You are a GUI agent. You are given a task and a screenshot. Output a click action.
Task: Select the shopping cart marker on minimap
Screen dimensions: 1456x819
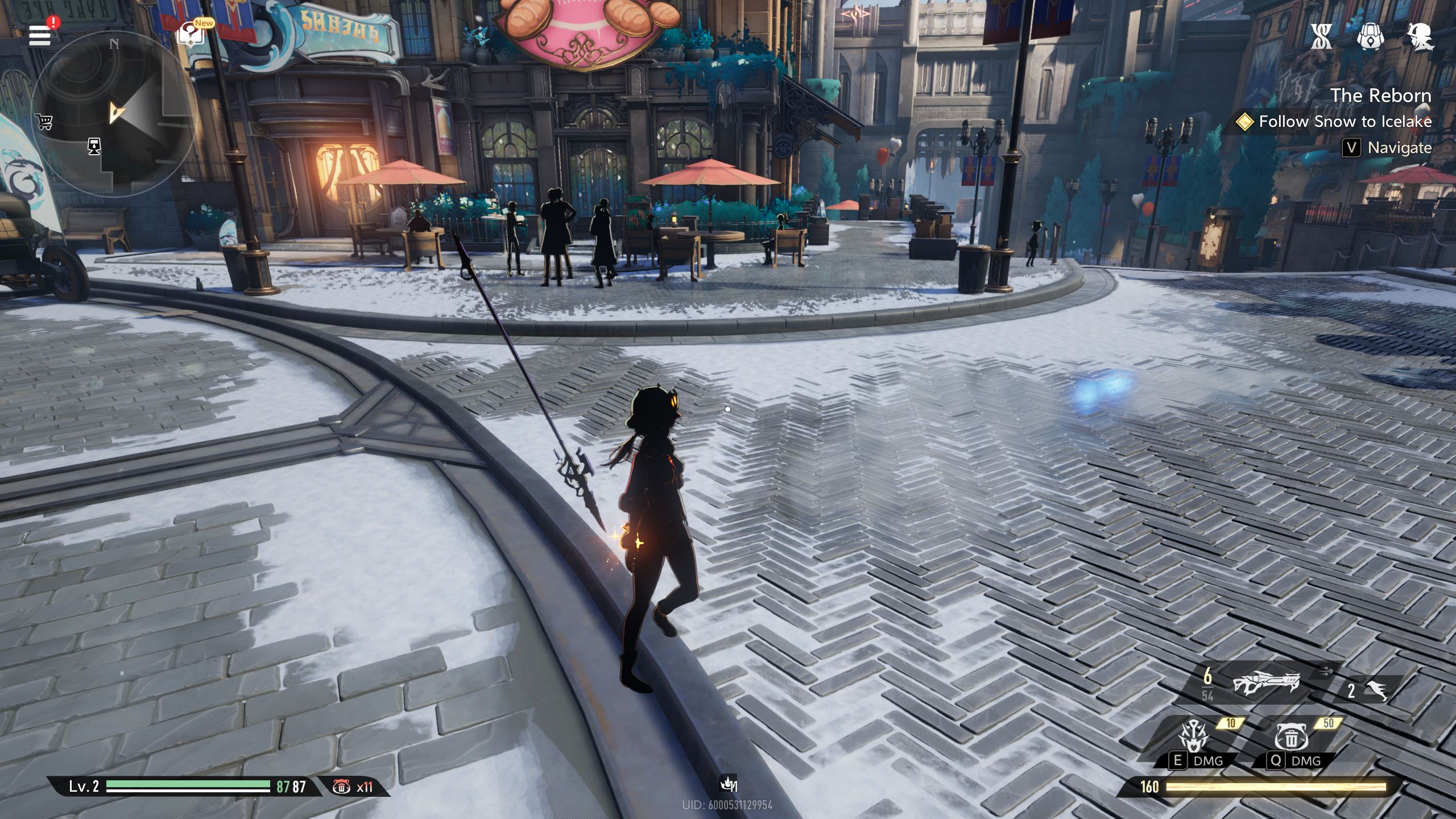pyautogui.click(x=44, y=121)
